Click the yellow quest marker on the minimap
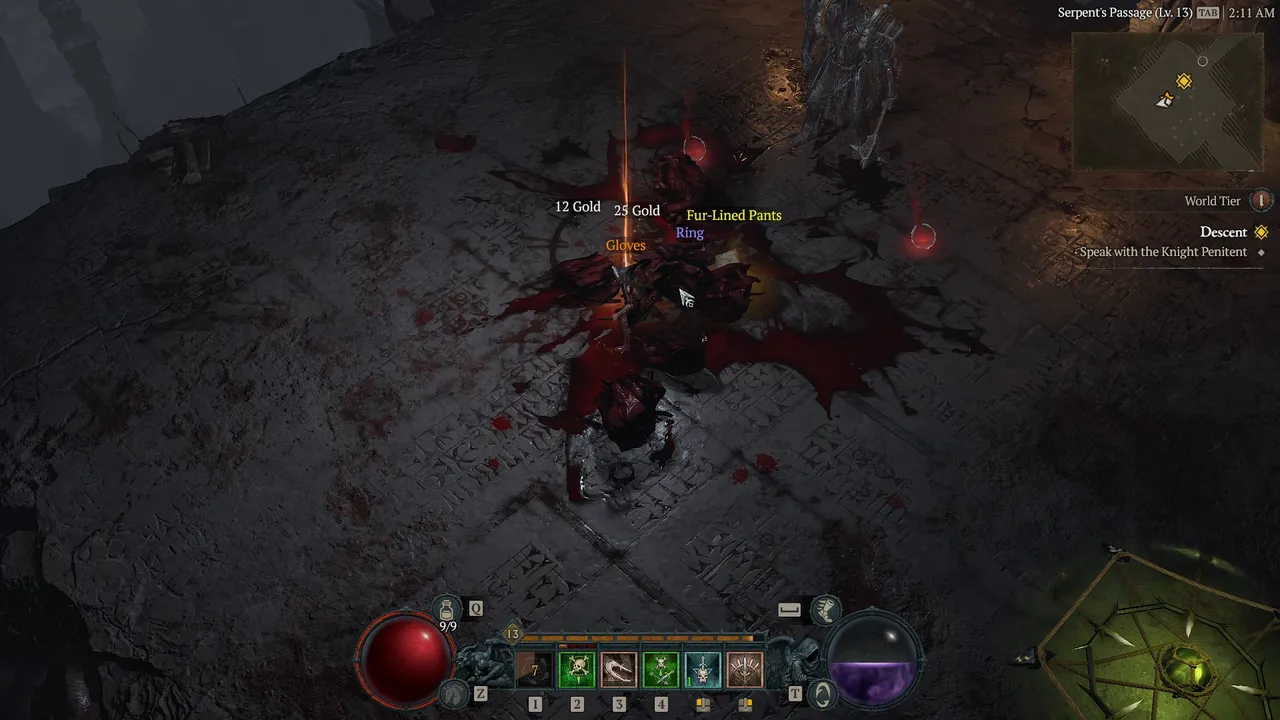Viewport: 1280px width, 720px height. point(1184,81)
